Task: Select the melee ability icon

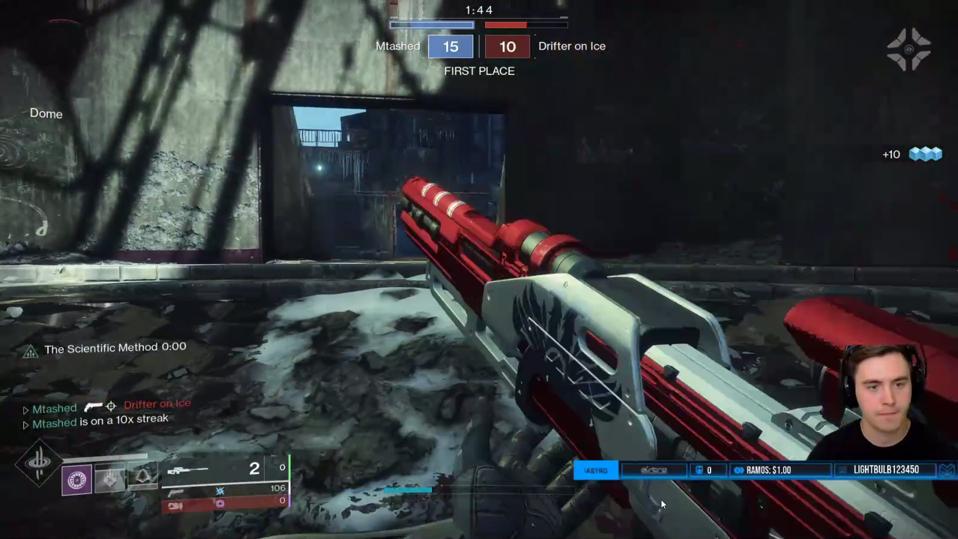Action: pyautogui.click(x=110, y=480)
